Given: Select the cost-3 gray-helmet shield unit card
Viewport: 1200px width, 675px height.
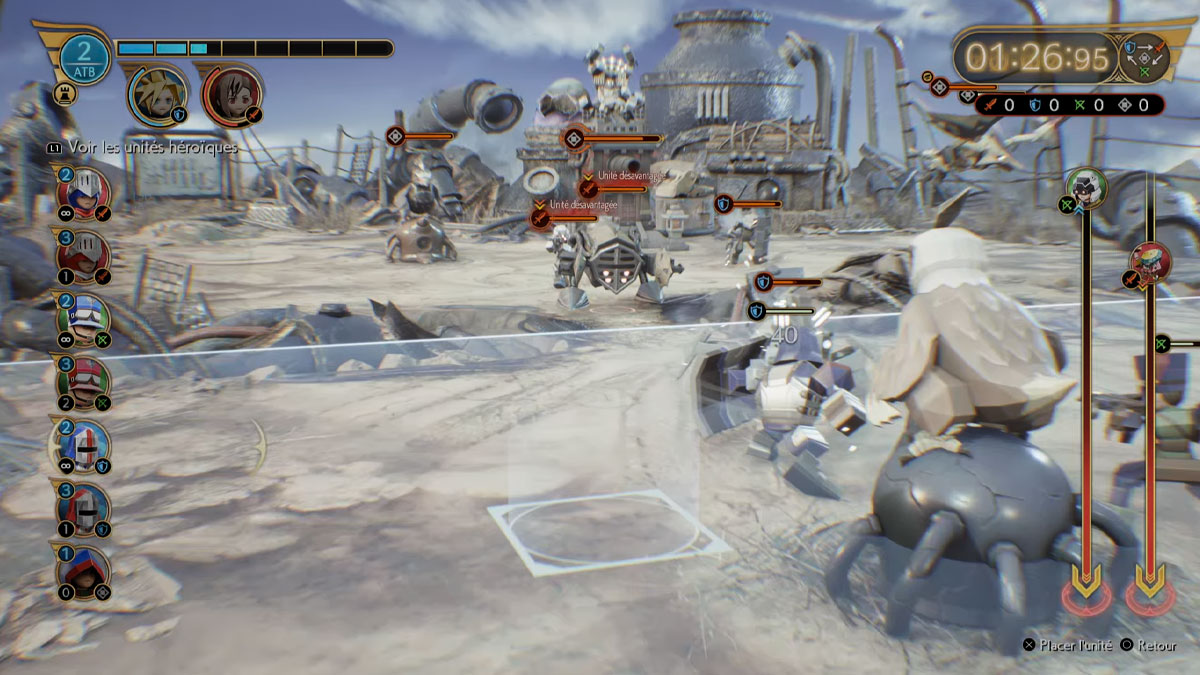Looking at the screenshot, I should coord(85,510).
